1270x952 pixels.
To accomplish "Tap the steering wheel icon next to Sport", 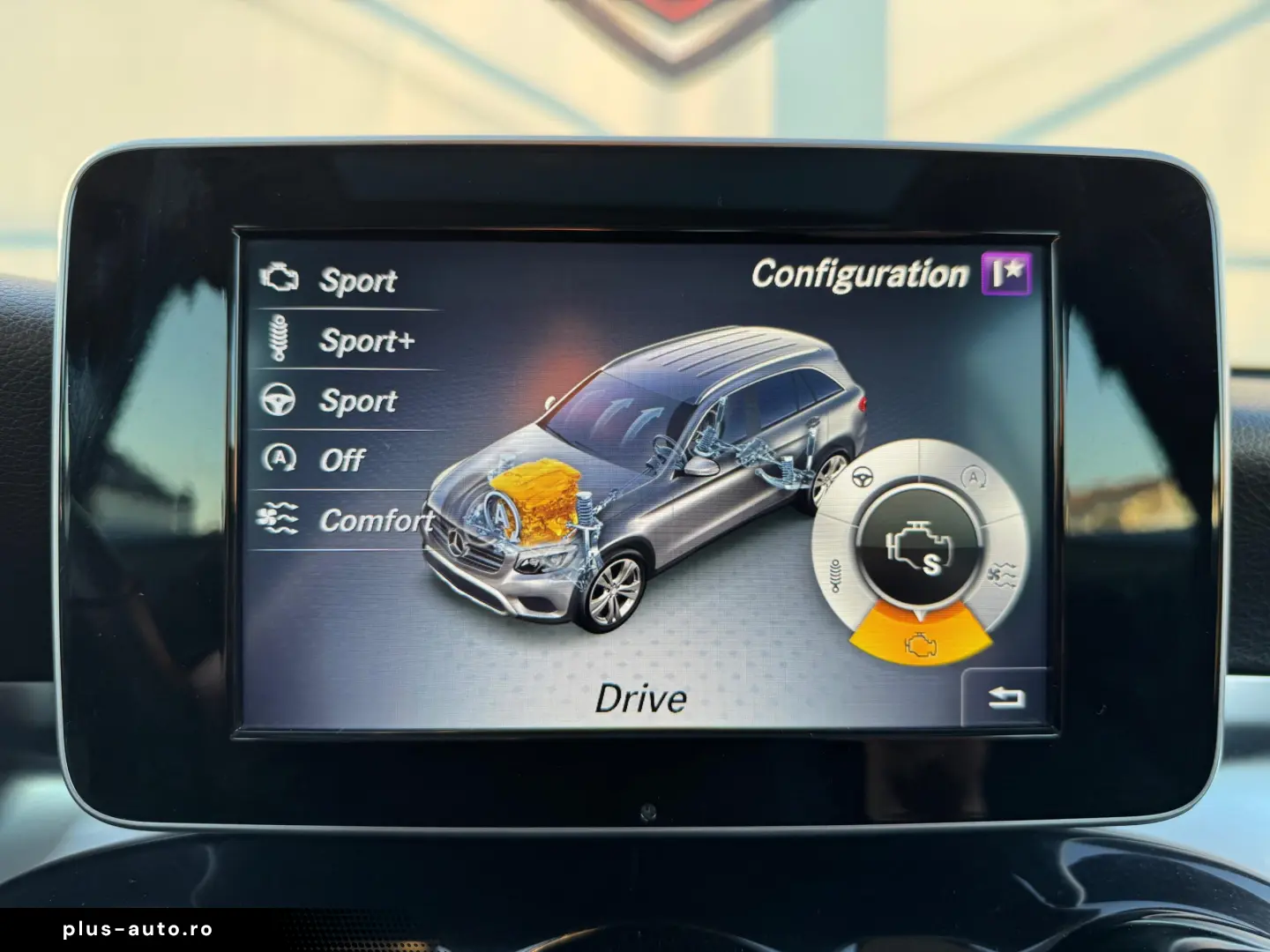I will tap(277, 399).
